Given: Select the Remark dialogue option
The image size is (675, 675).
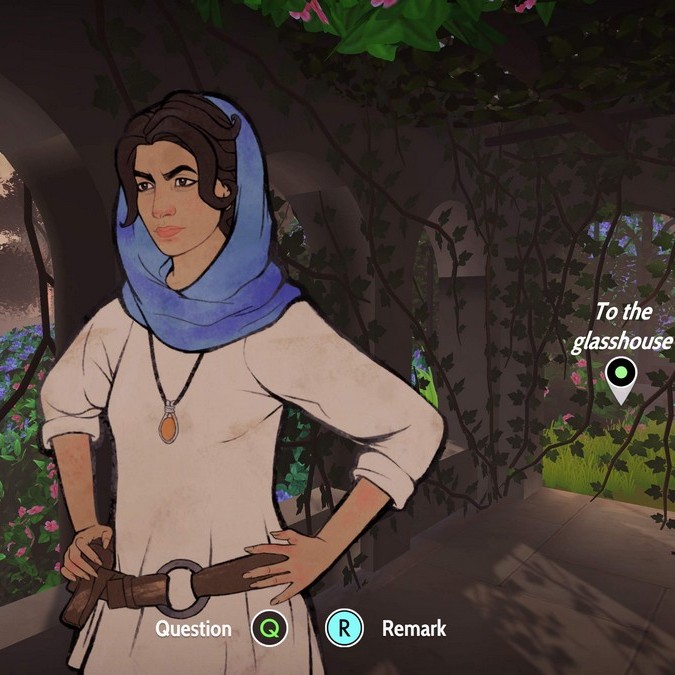Looking at the screenshot, I should point(344,628).
